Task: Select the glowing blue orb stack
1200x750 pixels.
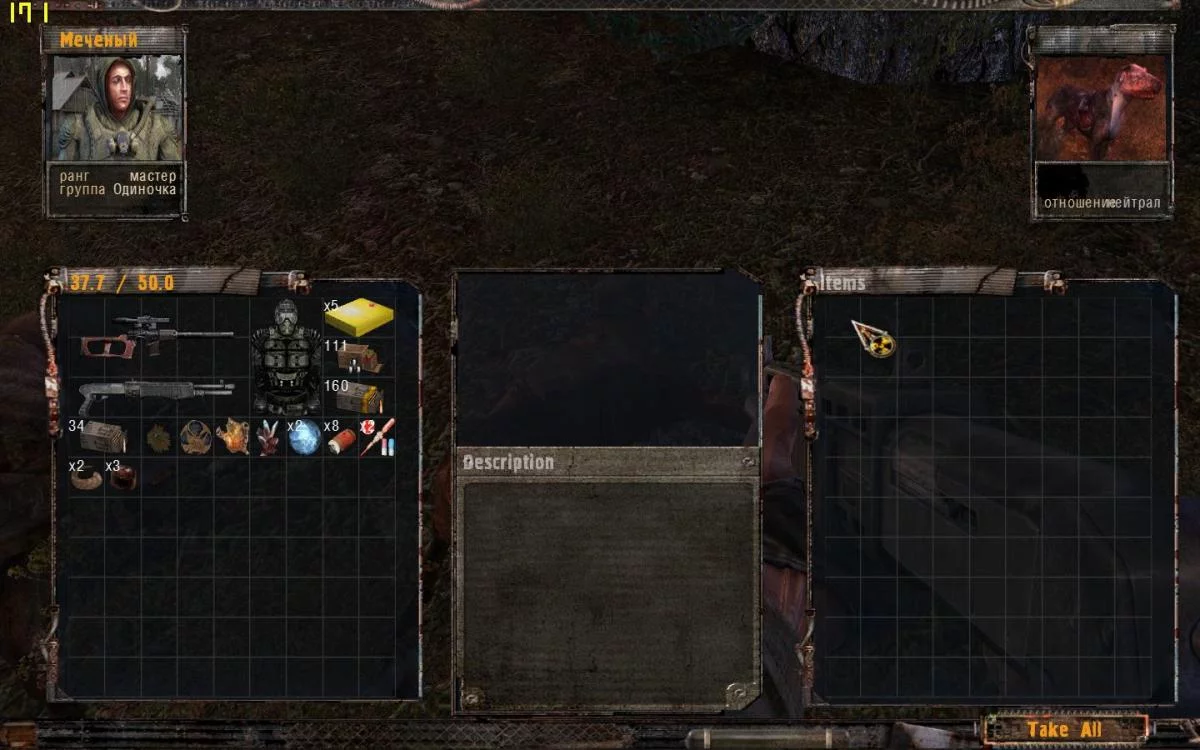Action: coord(304,437)
